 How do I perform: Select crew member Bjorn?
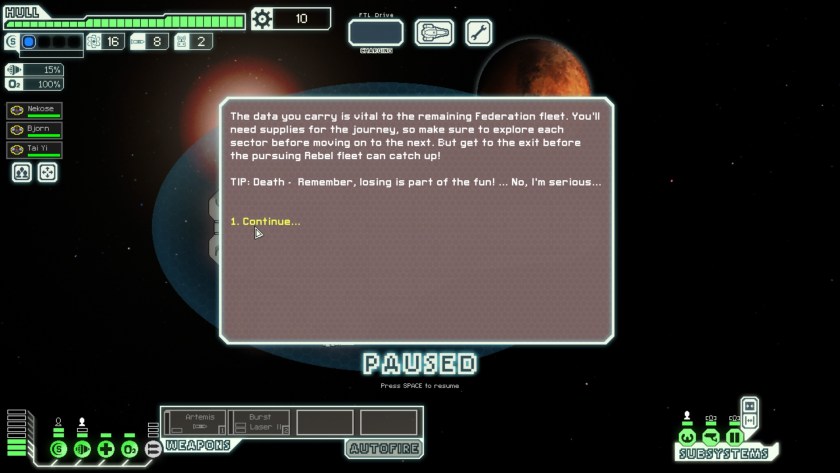pyautogui.click(x=34, y=130)
